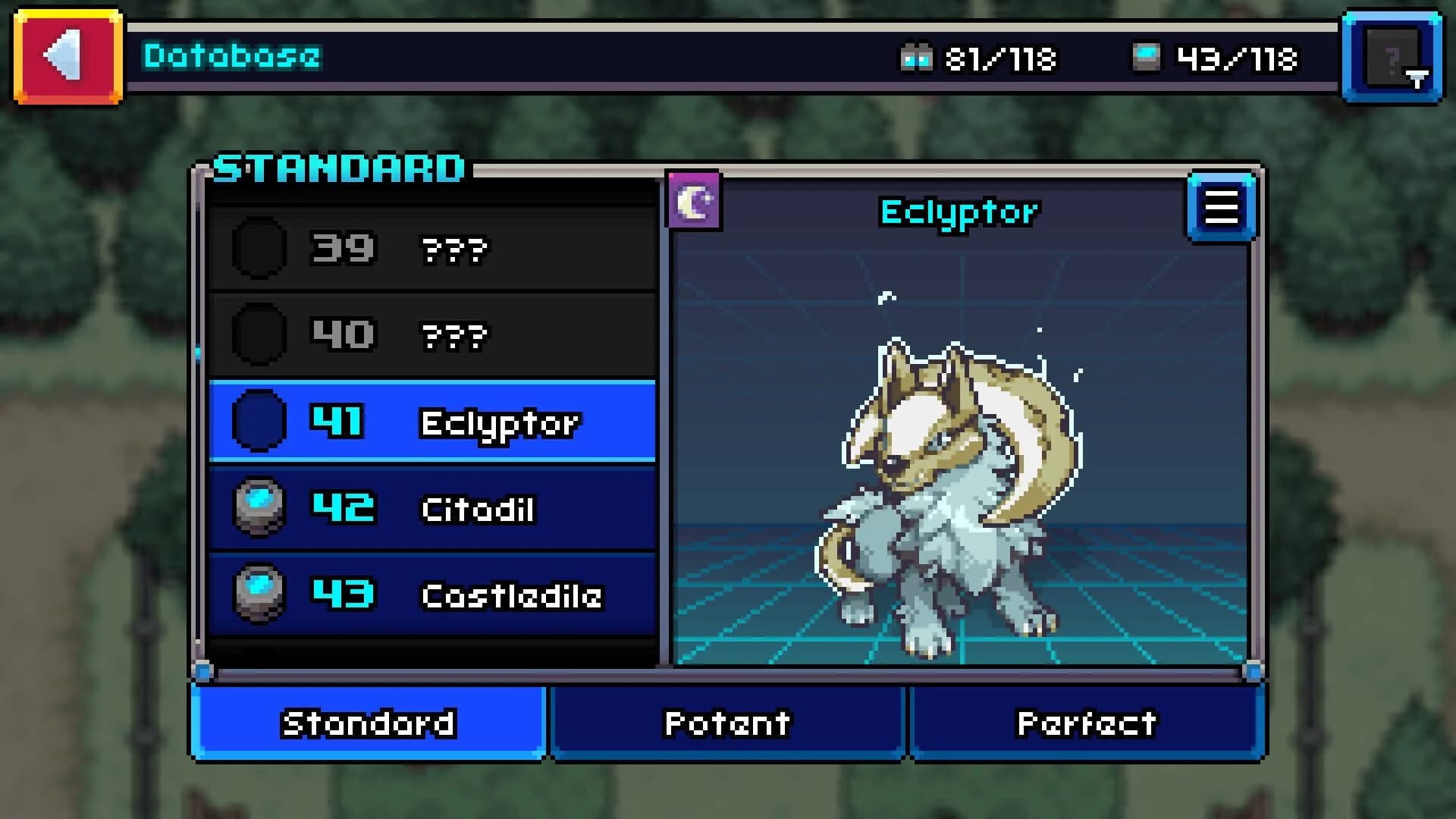This screenshot has width=1456, height=819.
Task: Select the Standard tab
Action: point(369,724)
